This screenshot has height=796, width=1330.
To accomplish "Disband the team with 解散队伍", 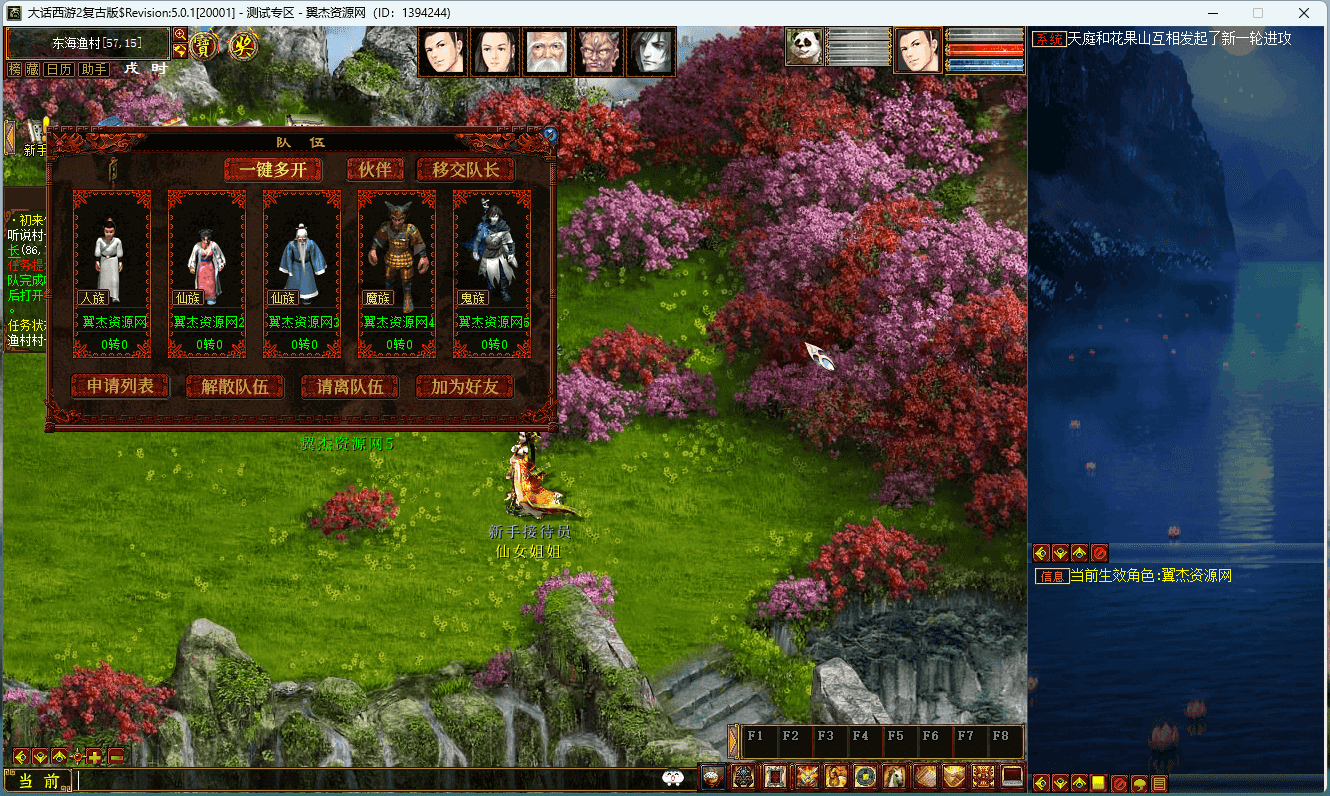I will click(x=235, y=387).
